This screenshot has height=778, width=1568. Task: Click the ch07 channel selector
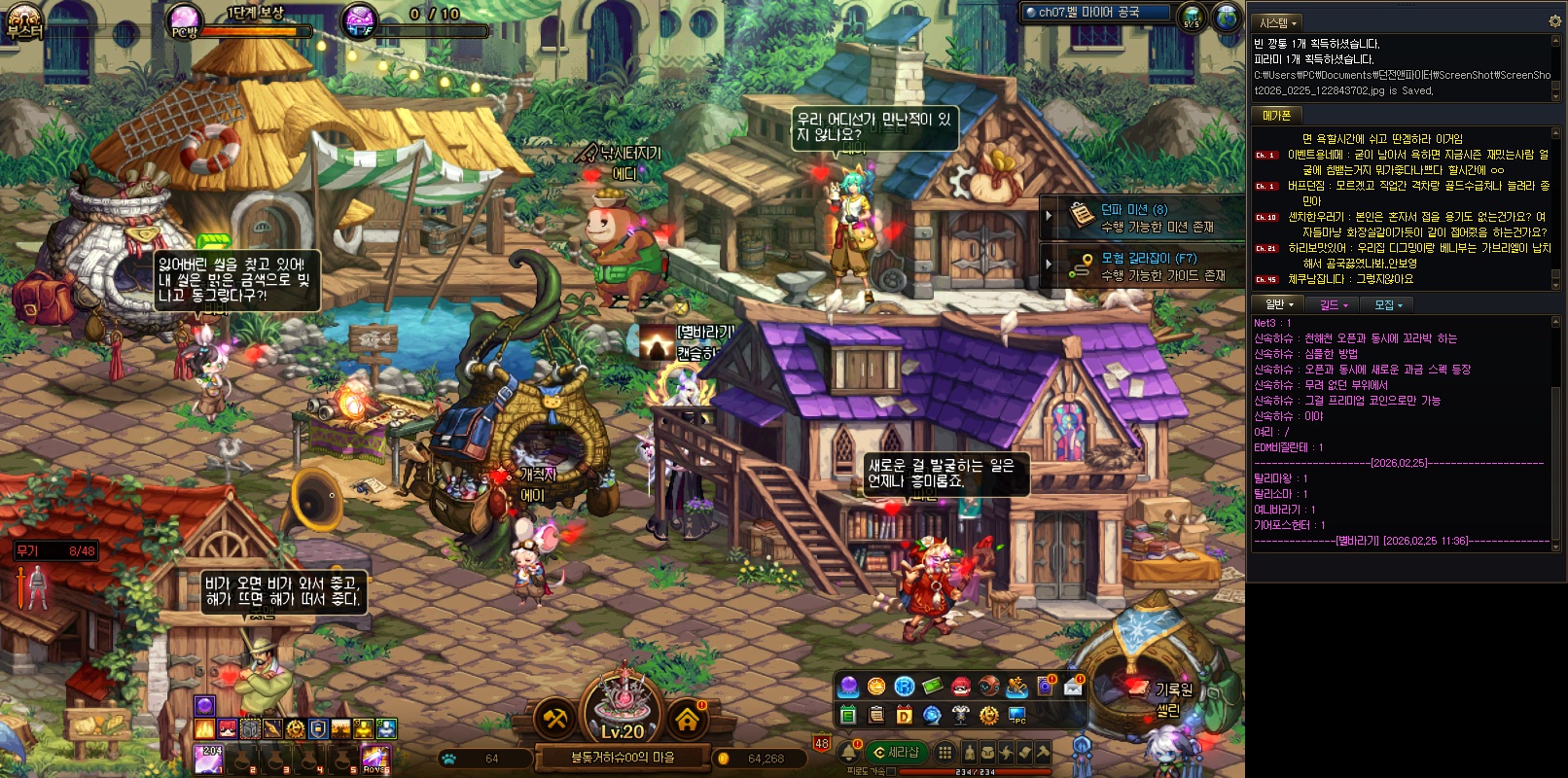point(1093,13)
